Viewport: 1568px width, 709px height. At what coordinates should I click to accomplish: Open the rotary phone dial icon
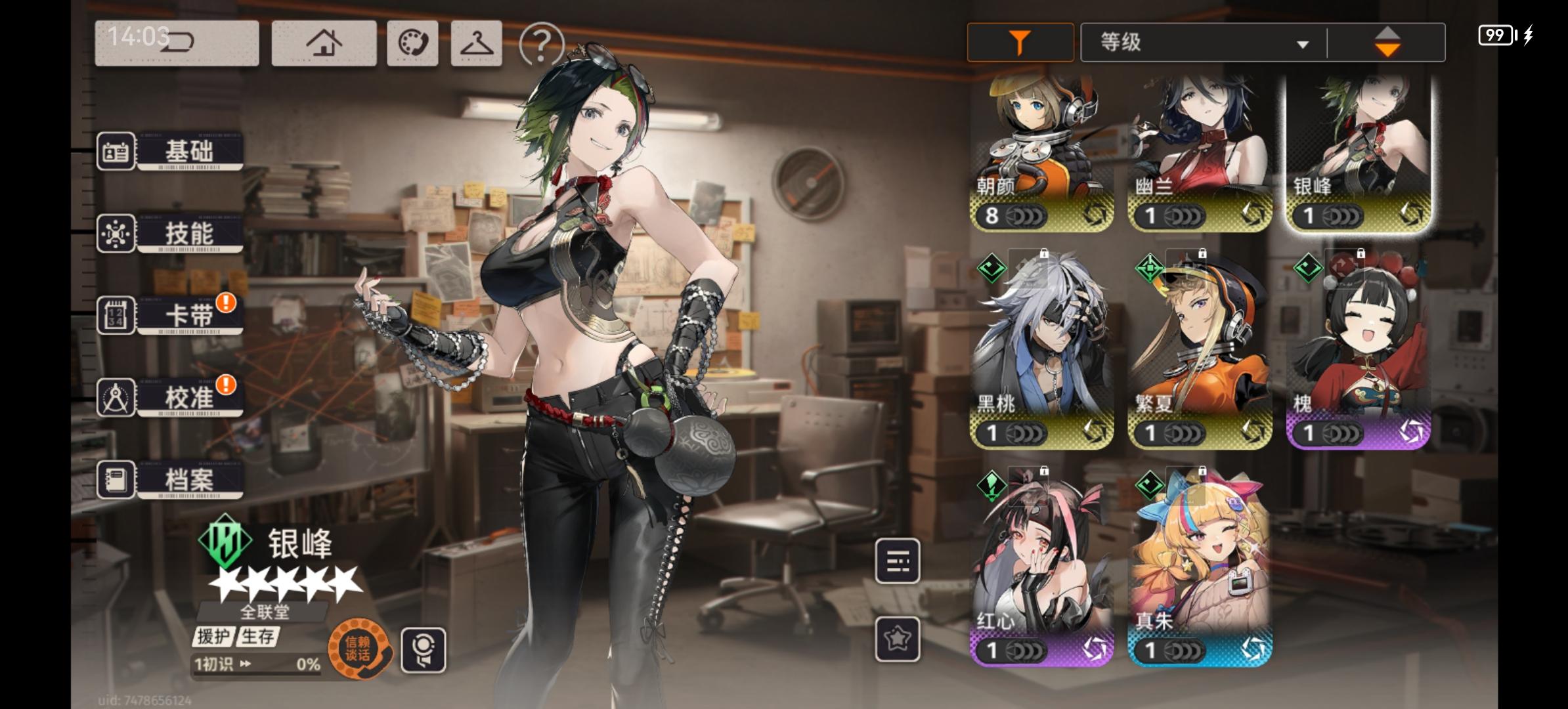412,43
